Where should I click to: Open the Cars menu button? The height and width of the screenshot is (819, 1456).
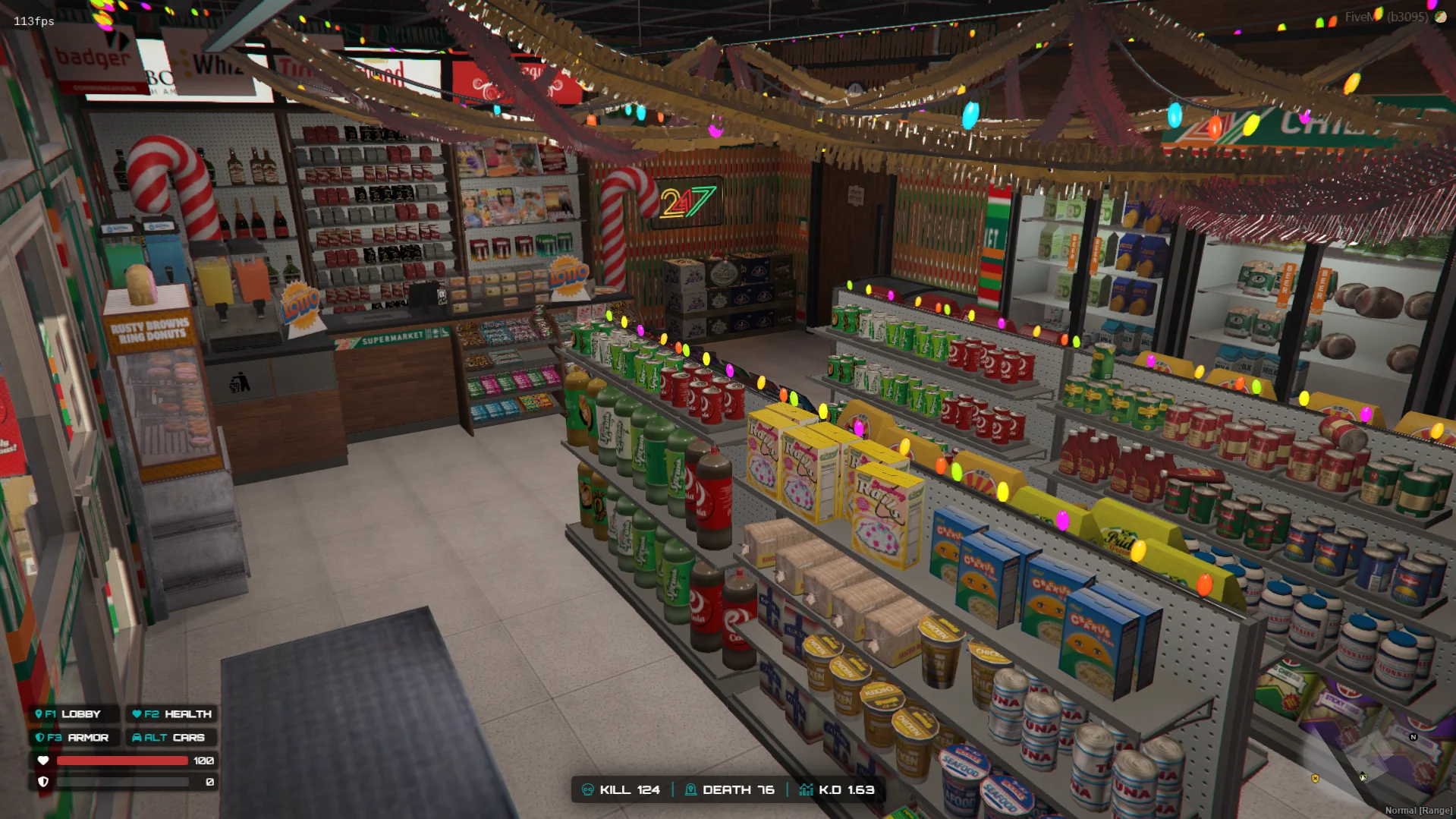point(171,738)
